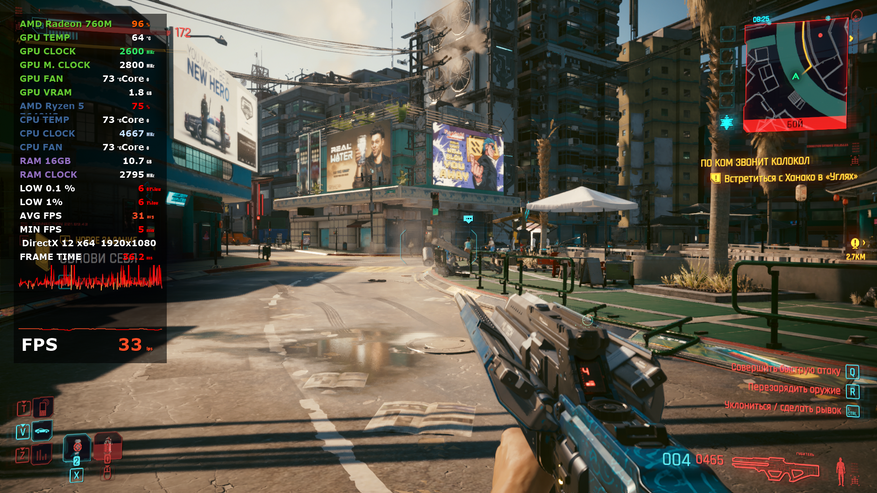Image resolution: width=877 pixels, height=493 pixels.
Task: Click the frame time graph in the overlay
Action: coord(90,277)
